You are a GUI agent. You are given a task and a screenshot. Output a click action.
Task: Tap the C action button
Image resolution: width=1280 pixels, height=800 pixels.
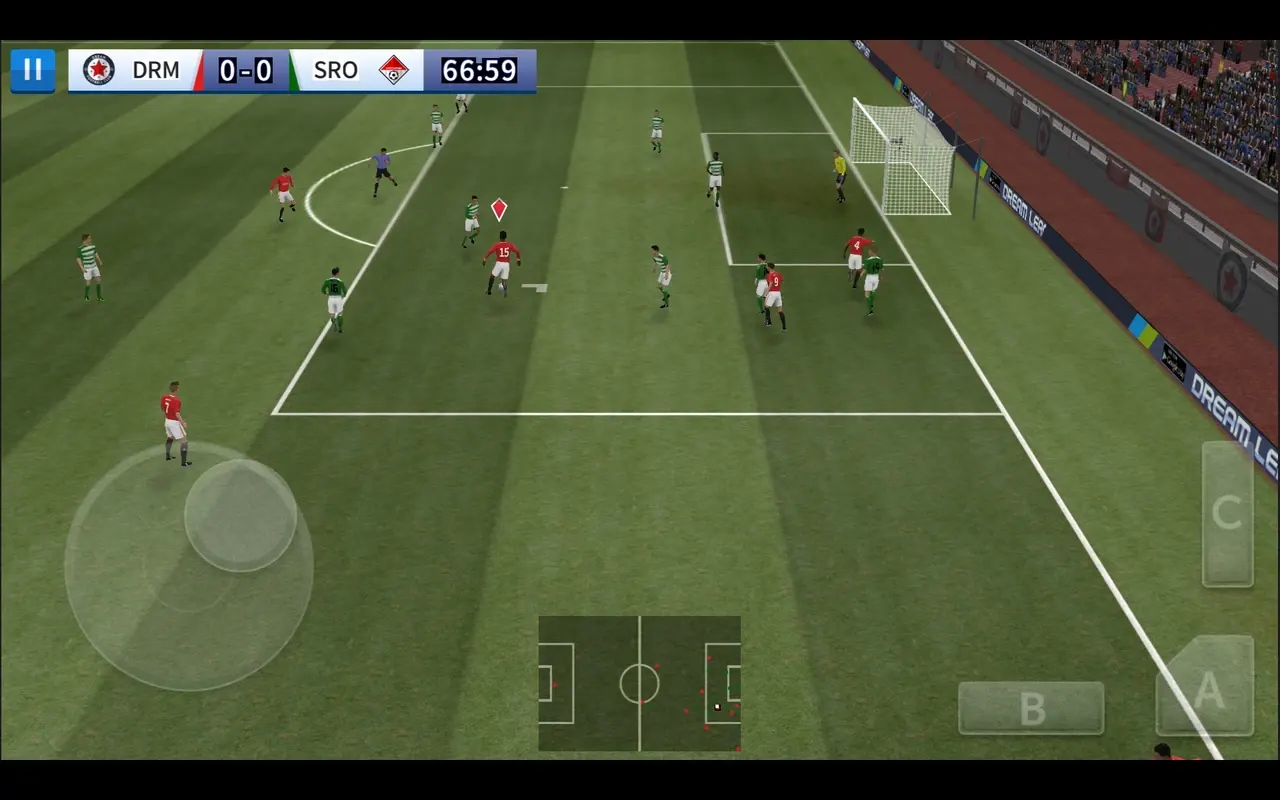(x=1227, y=514)
